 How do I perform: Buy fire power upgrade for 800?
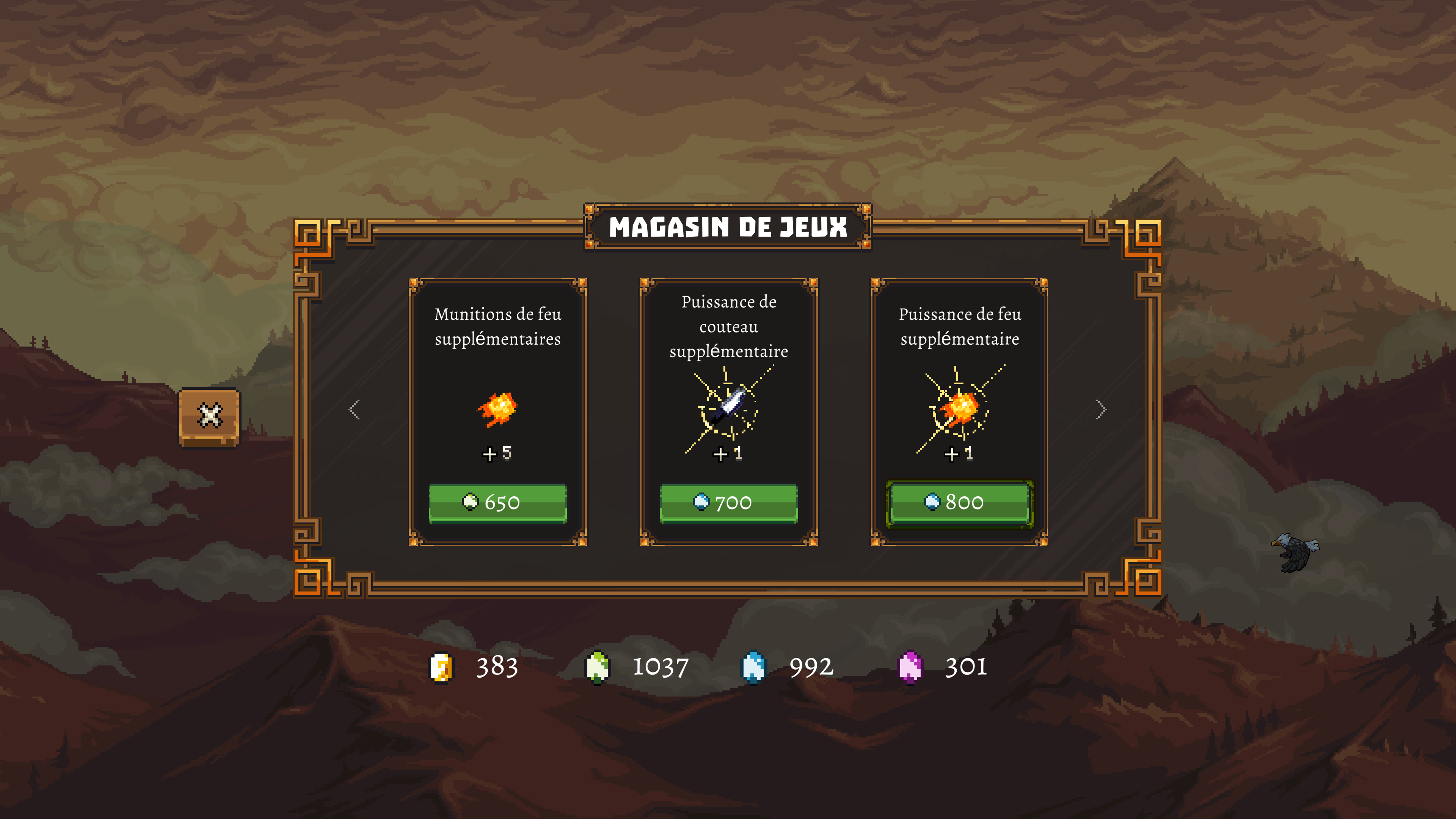(959, 502)
